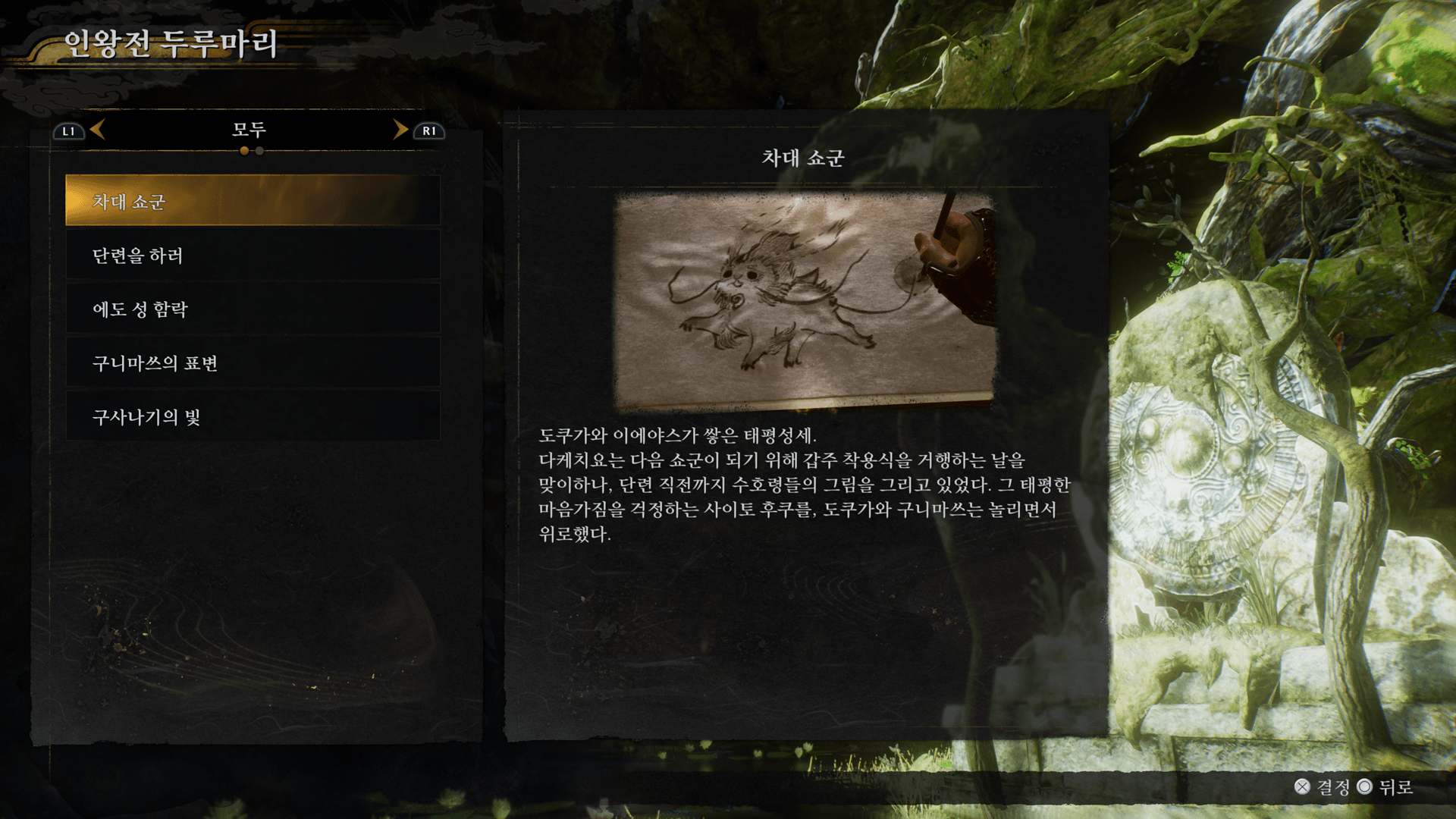Select the 차대 쇼군 scroll entry
1456x819 pixels.
coord(253,201)
